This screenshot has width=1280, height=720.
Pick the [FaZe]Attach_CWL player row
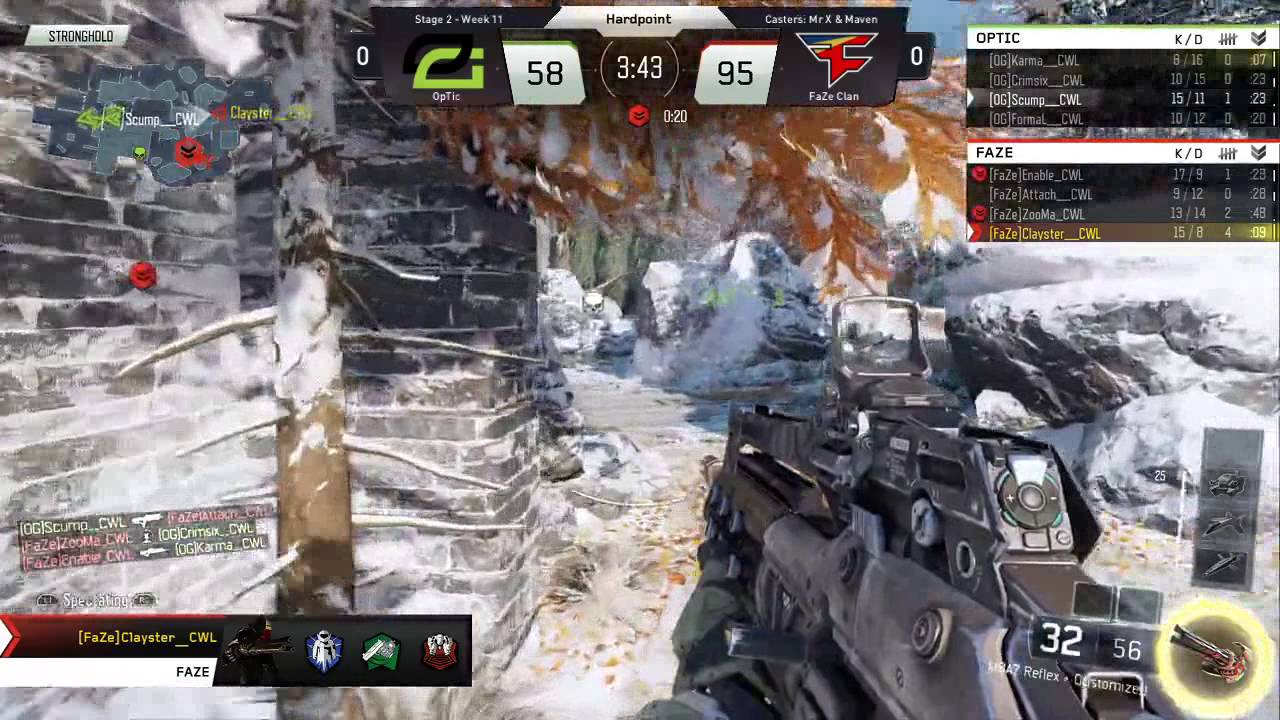click(1118, 195)
